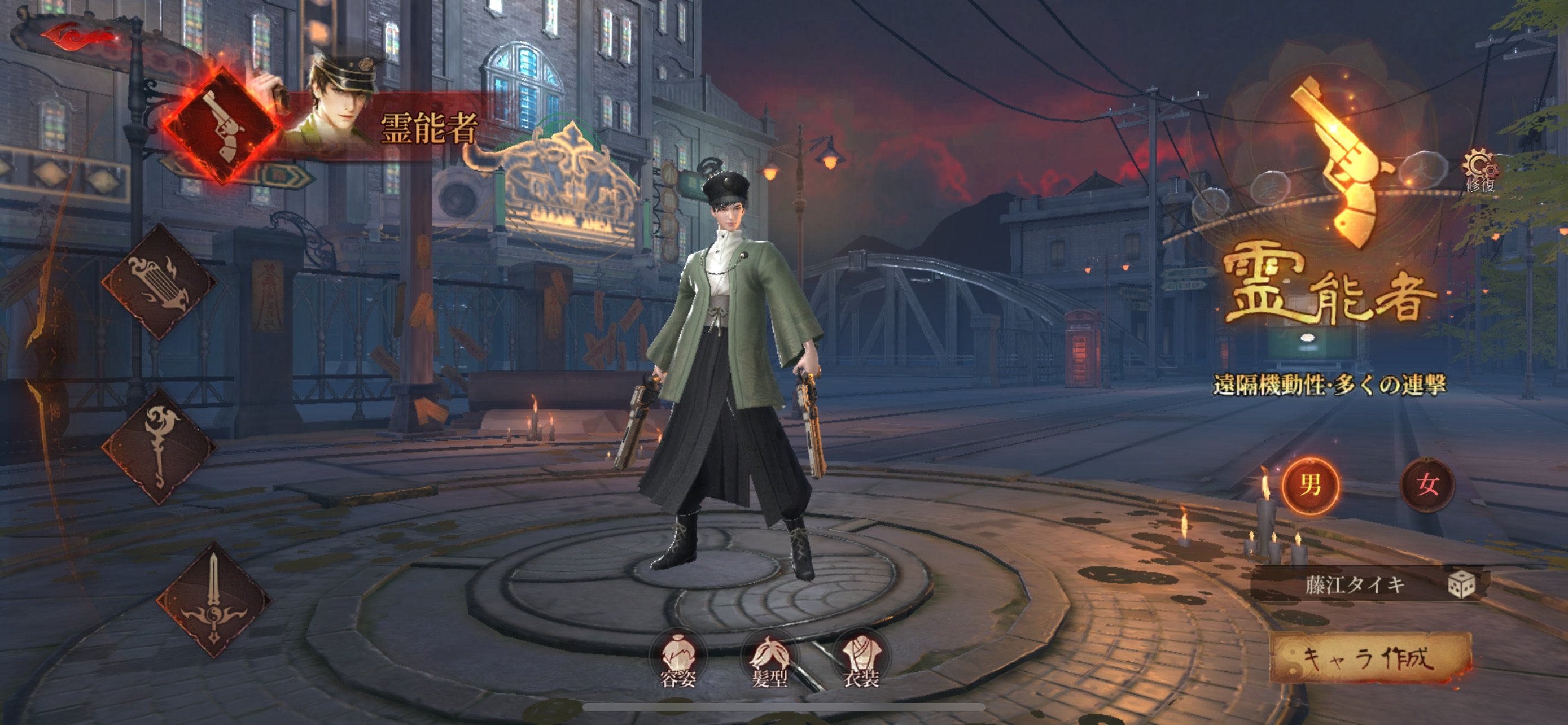Switch to female gender 女
The height and width of the screenshot is (725, 1568).
(1427, 485)
